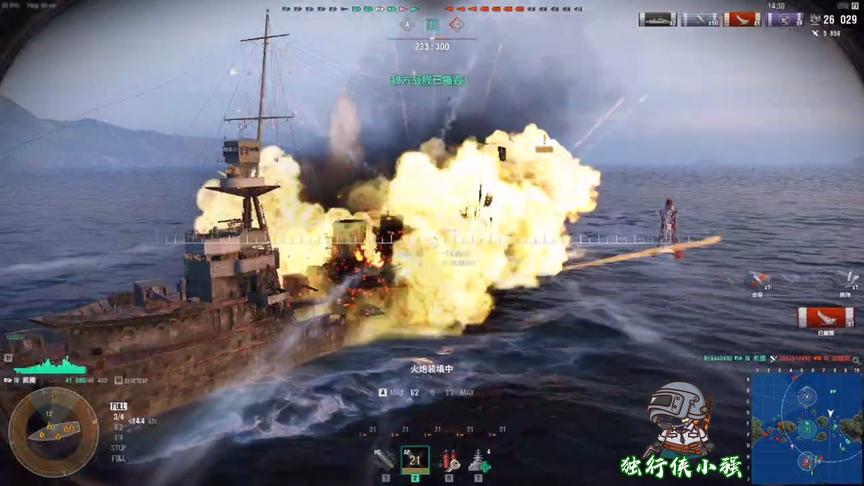Choose the HE shell slot with diagonal shell
This screenshot has height=486, width=864.
383,459
